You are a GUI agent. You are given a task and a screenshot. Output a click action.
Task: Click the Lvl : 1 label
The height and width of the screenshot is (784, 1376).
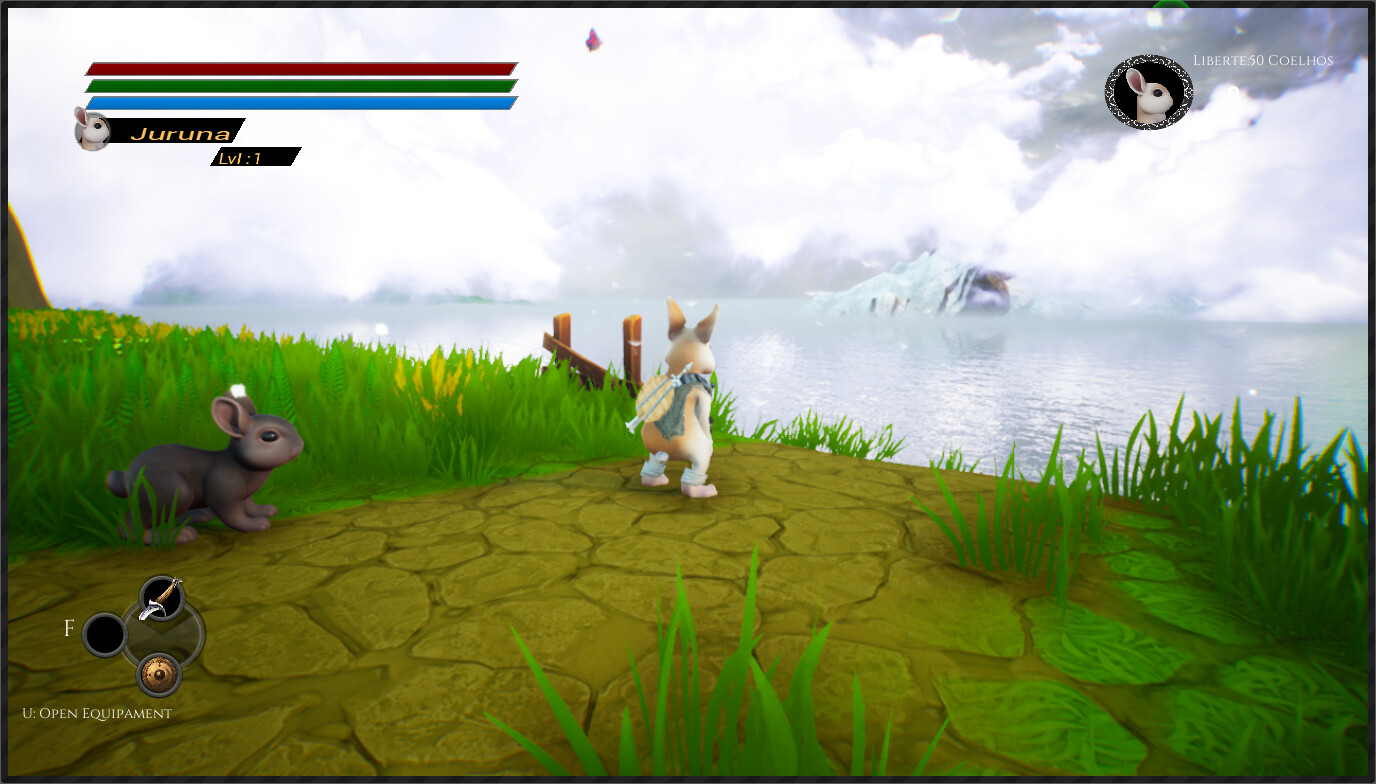click(x=243, y=156)
